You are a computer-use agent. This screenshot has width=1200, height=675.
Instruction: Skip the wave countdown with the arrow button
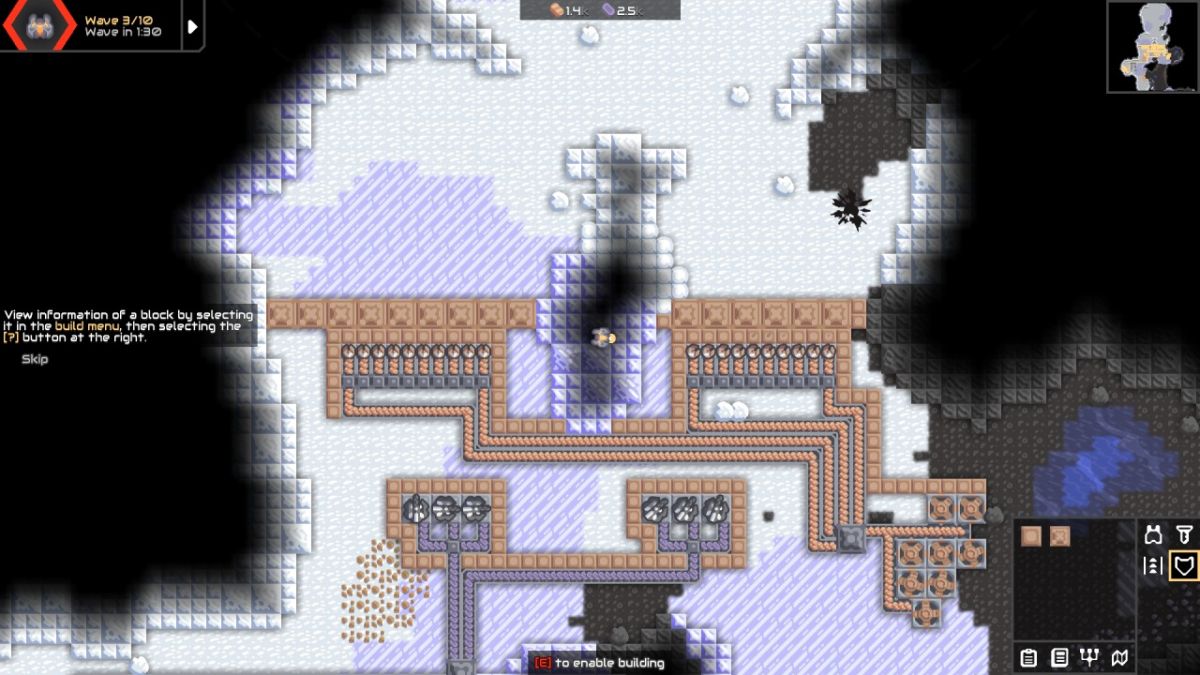193,27
